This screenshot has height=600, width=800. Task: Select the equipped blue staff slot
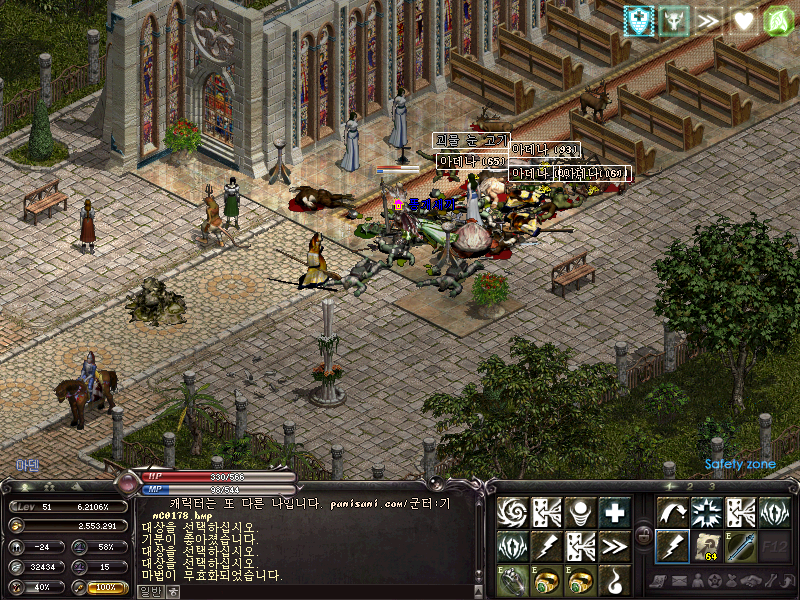(740, 547)
